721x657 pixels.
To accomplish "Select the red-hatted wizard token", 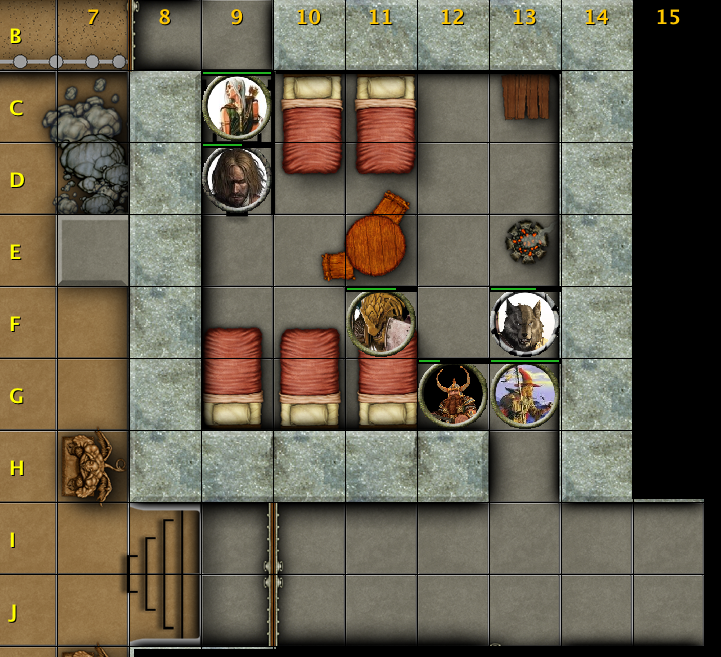I will point(525,394).
